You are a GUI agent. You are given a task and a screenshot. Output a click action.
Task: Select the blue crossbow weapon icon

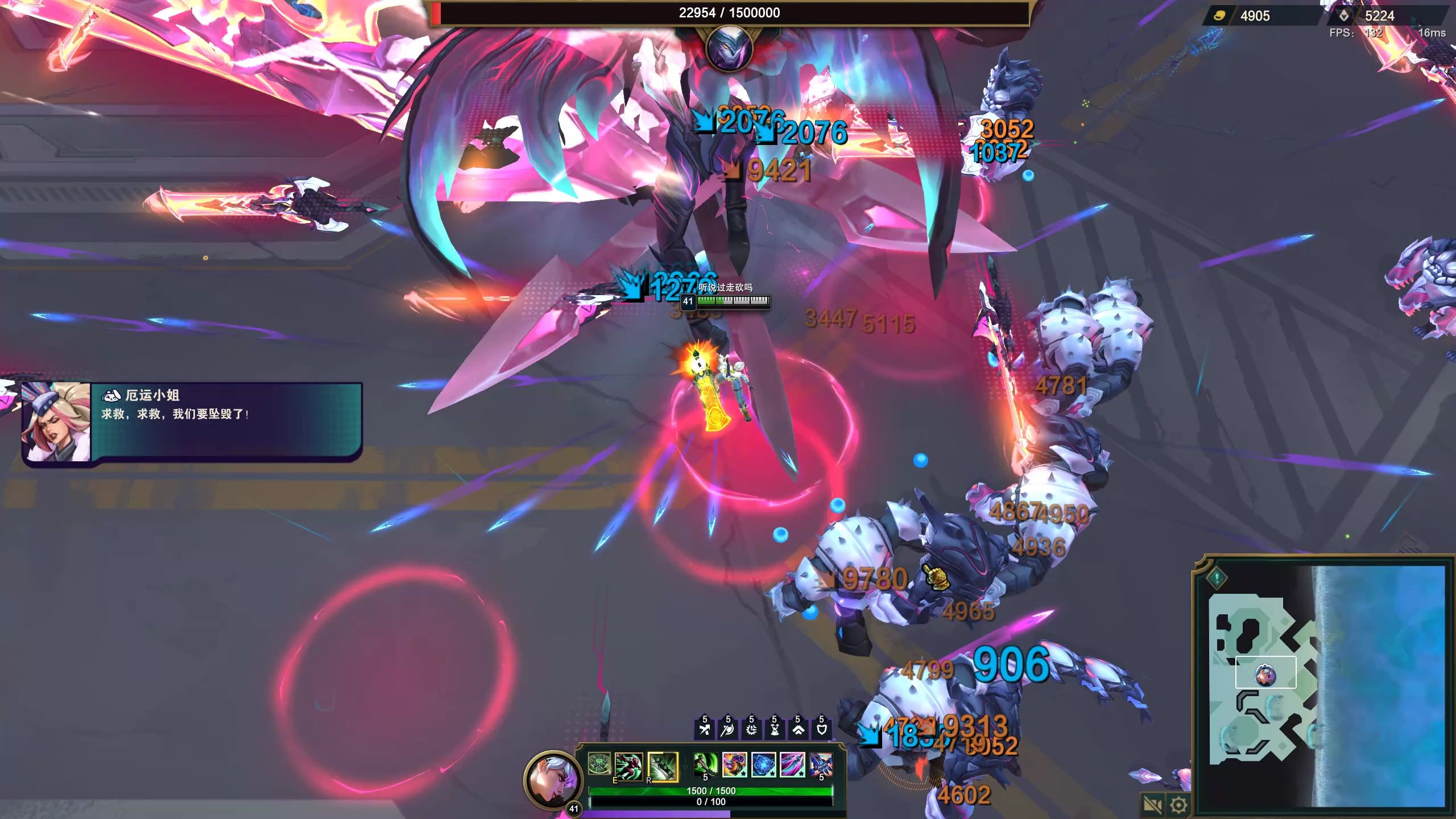[821, 764]
